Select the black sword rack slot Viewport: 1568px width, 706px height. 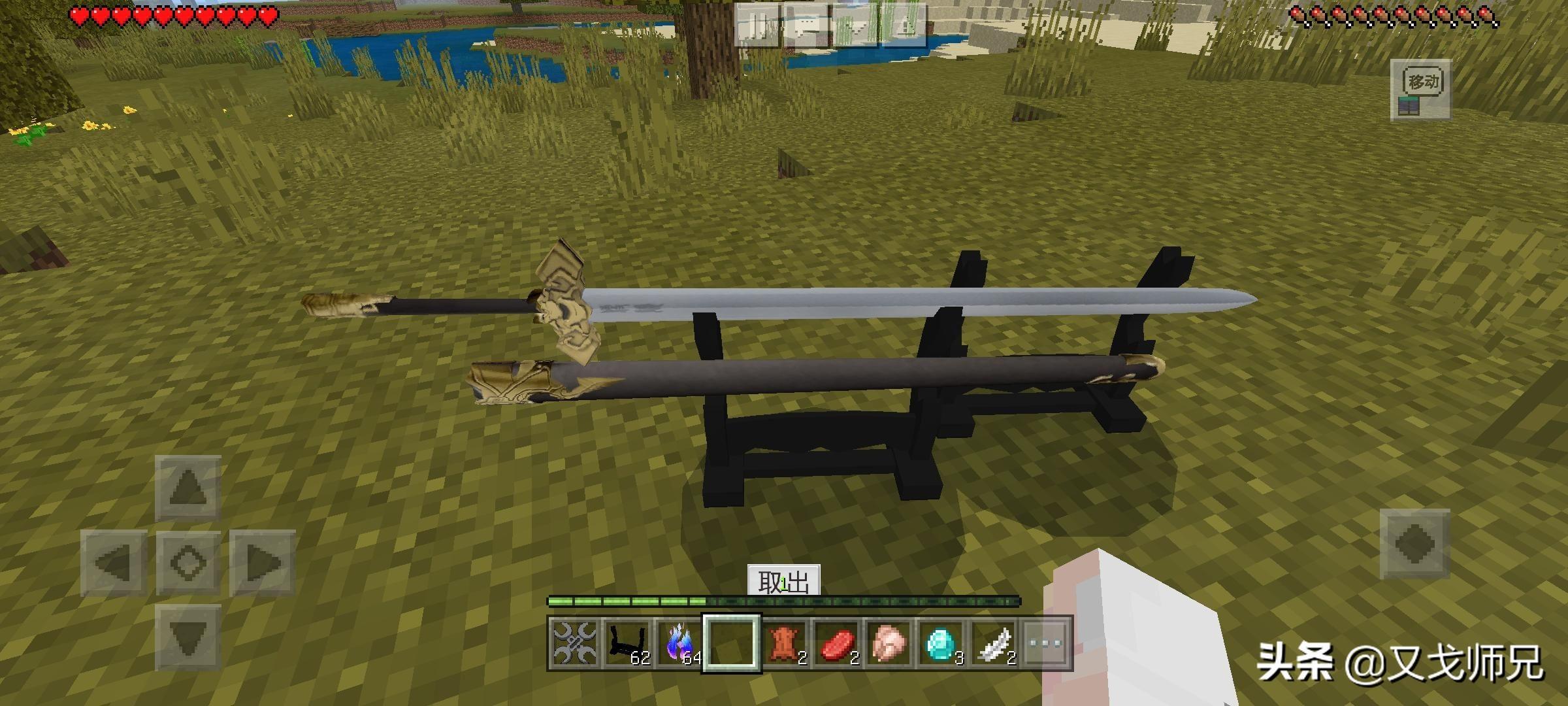pyautogui.click(x=627, y=643)
